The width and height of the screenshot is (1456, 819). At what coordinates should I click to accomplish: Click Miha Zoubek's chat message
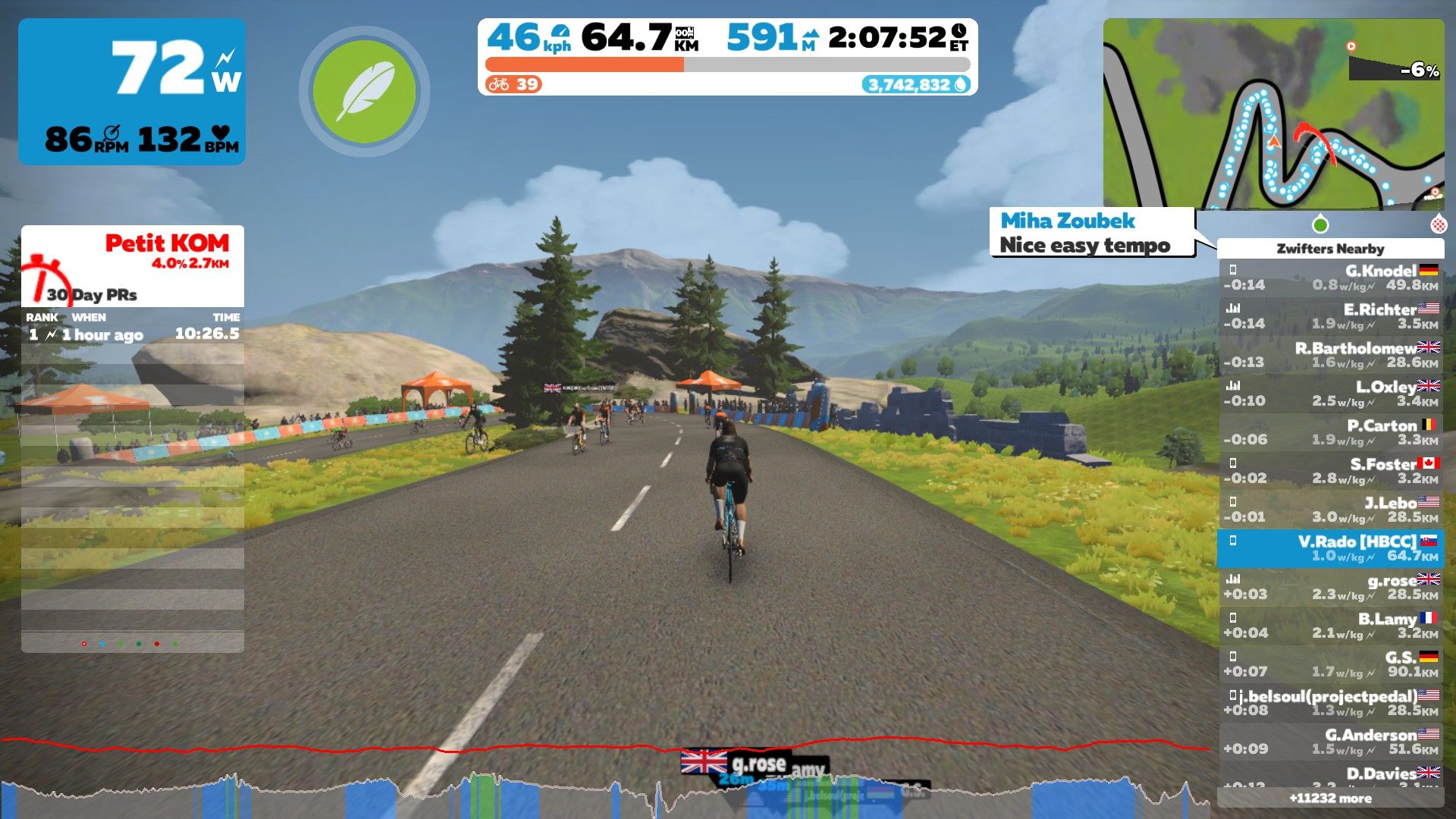(x=1090, y=233)
